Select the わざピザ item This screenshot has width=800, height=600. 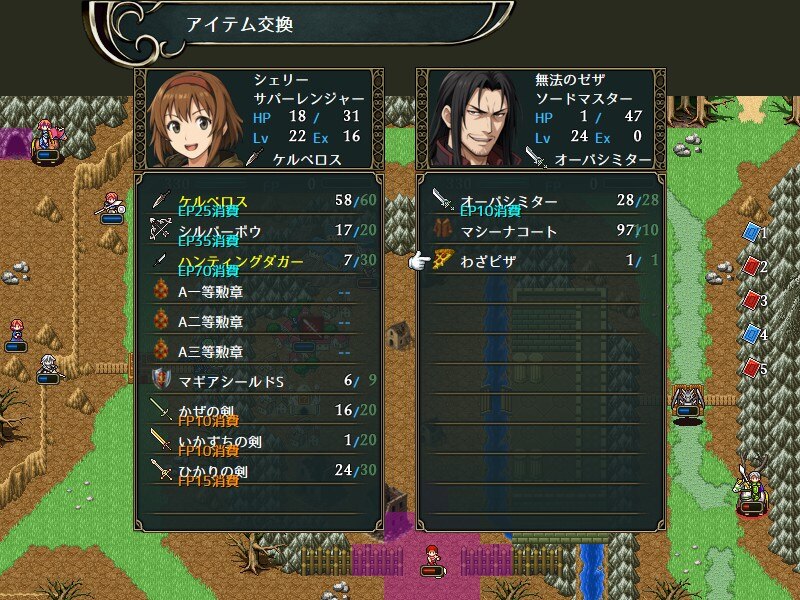coord(540,262)
